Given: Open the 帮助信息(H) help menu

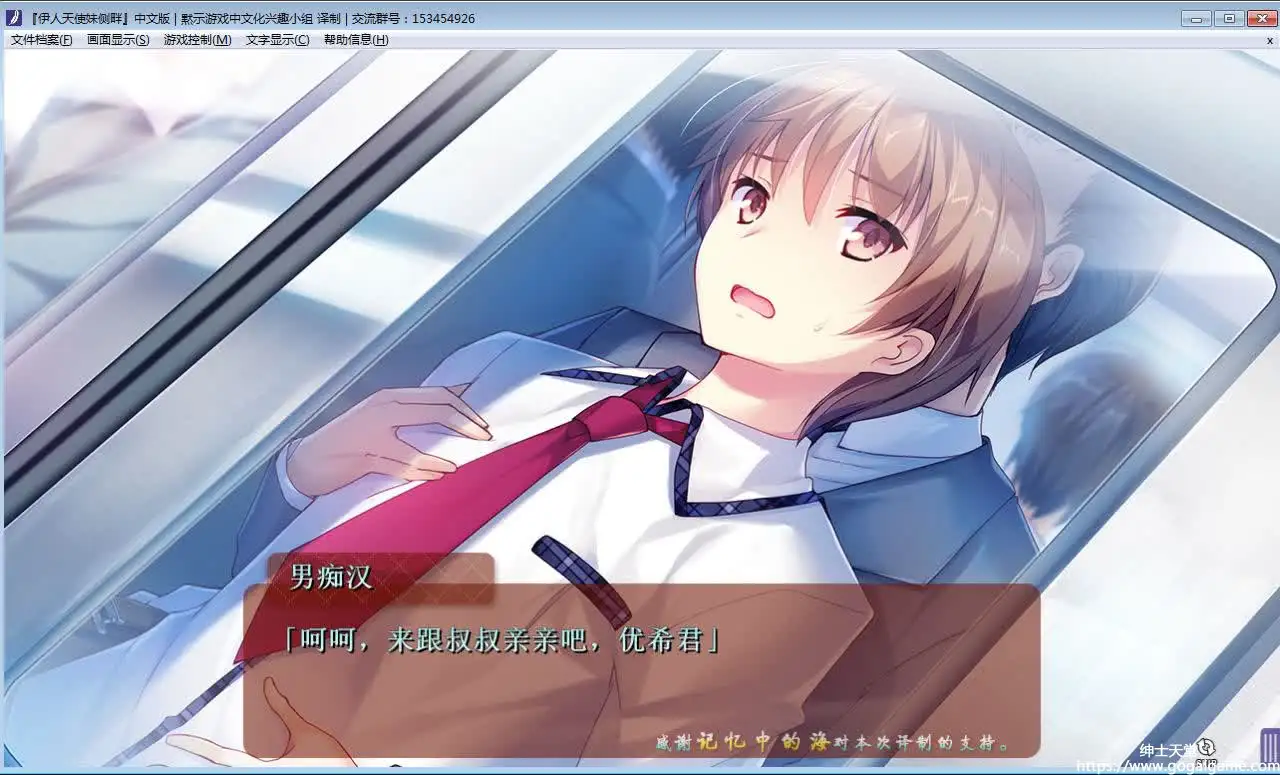Looking at the screenshot, I should (x=356, y=40).
